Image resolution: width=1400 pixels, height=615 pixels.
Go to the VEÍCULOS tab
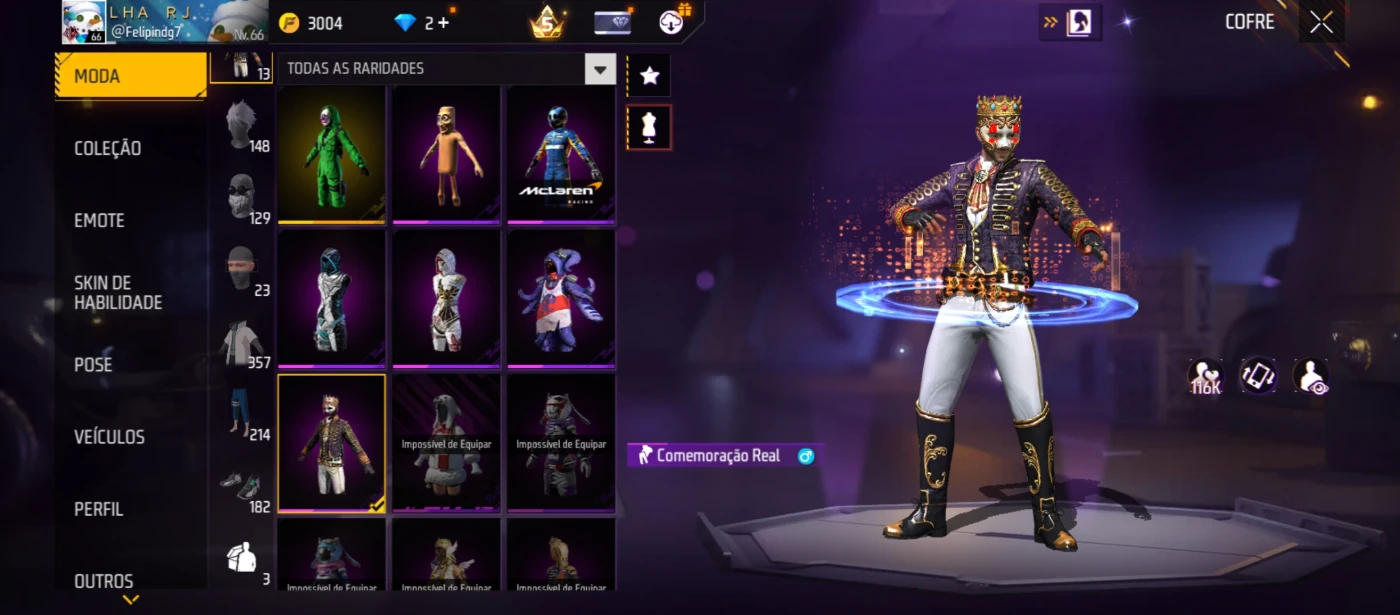109,437
